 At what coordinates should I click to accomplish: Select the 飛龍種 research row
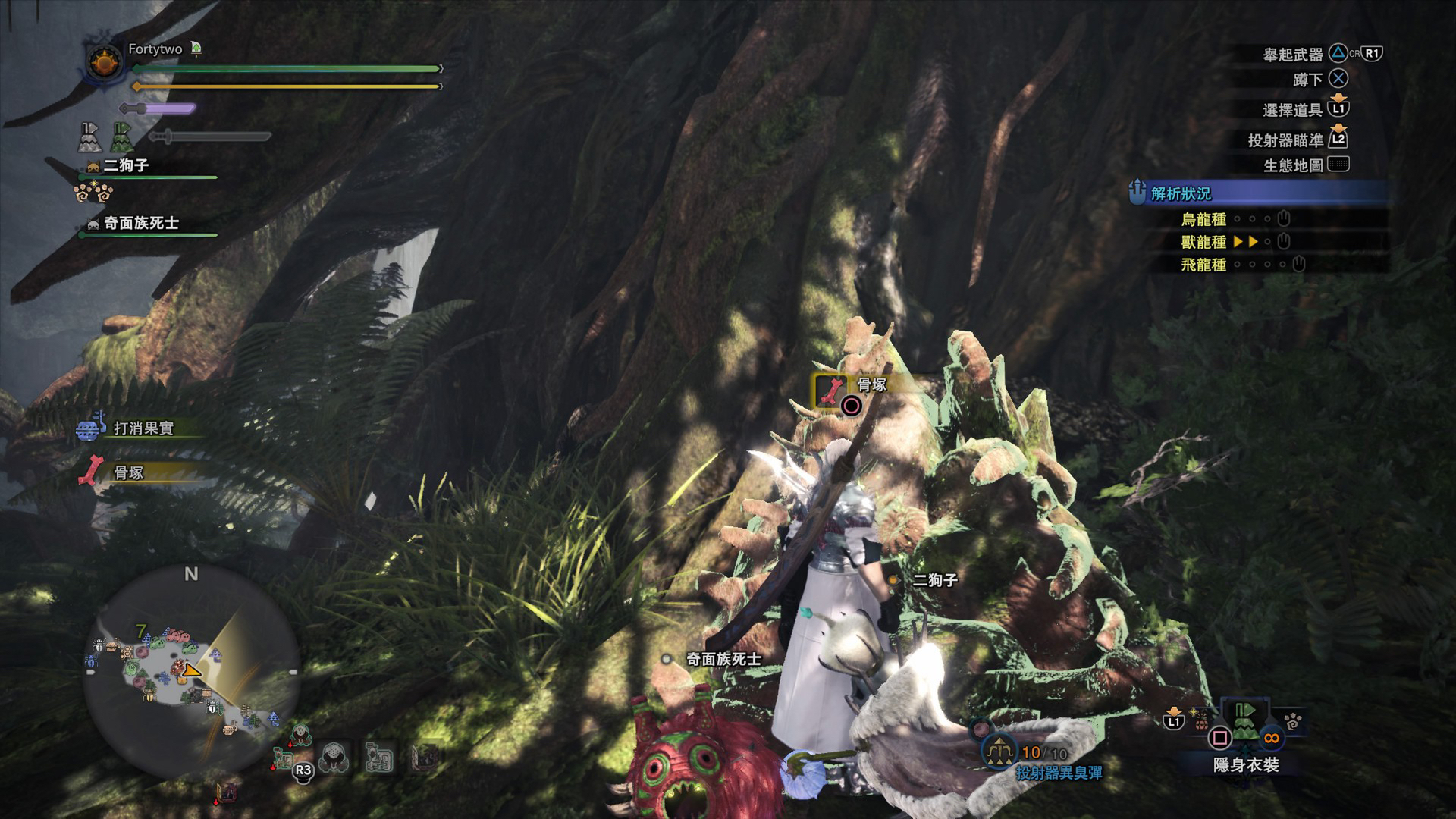click(1203, 265)
